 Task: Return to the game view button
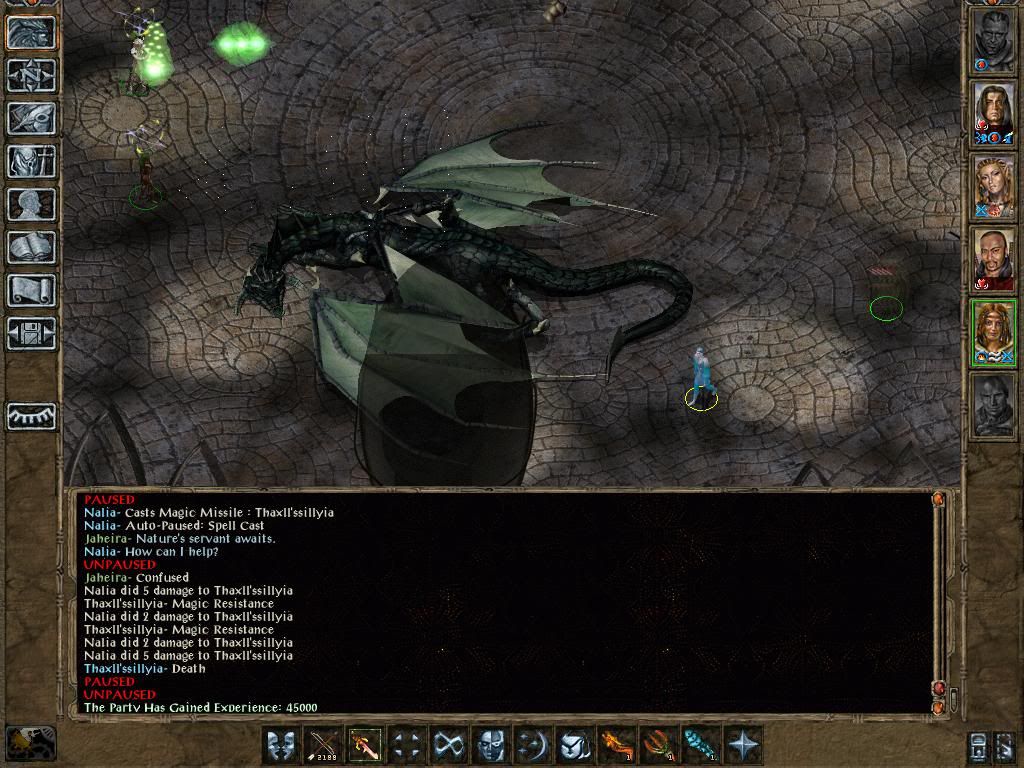point(31,32)
